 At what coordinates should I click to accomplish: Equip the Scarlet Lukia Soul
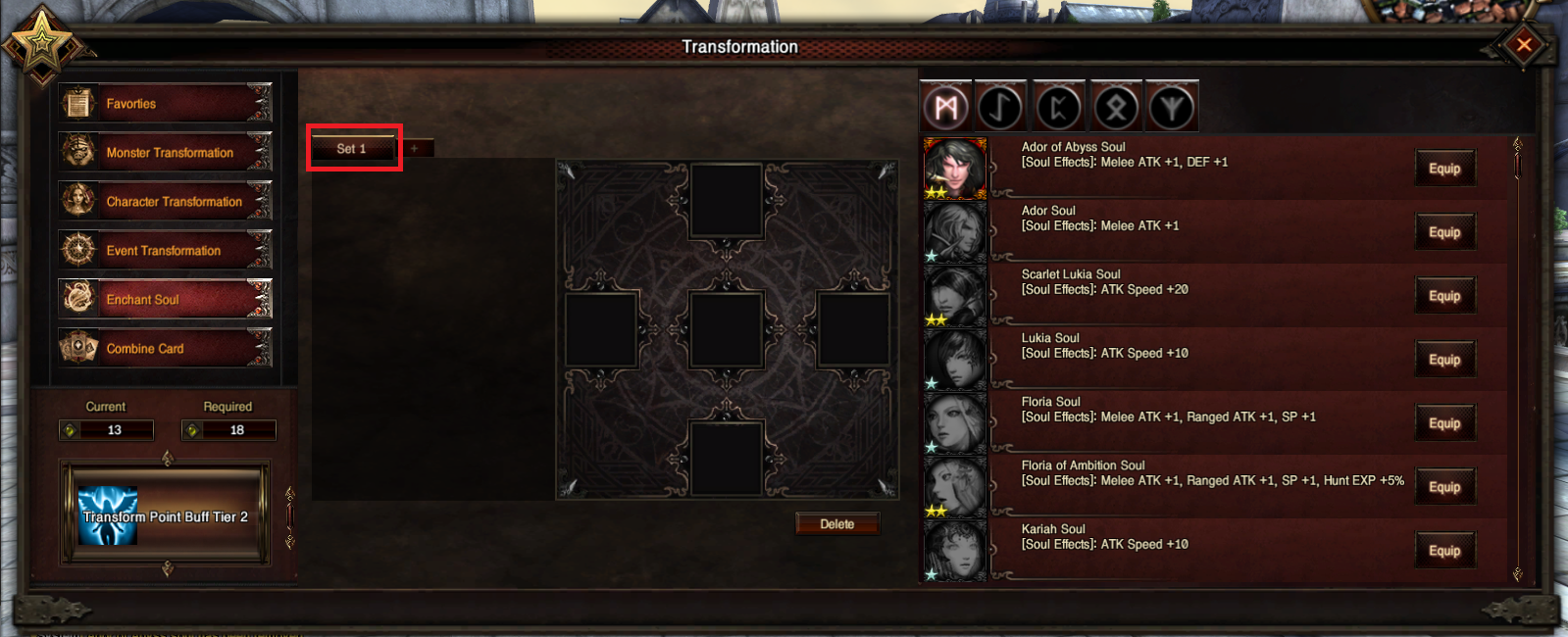click(x=1443, y=296)
